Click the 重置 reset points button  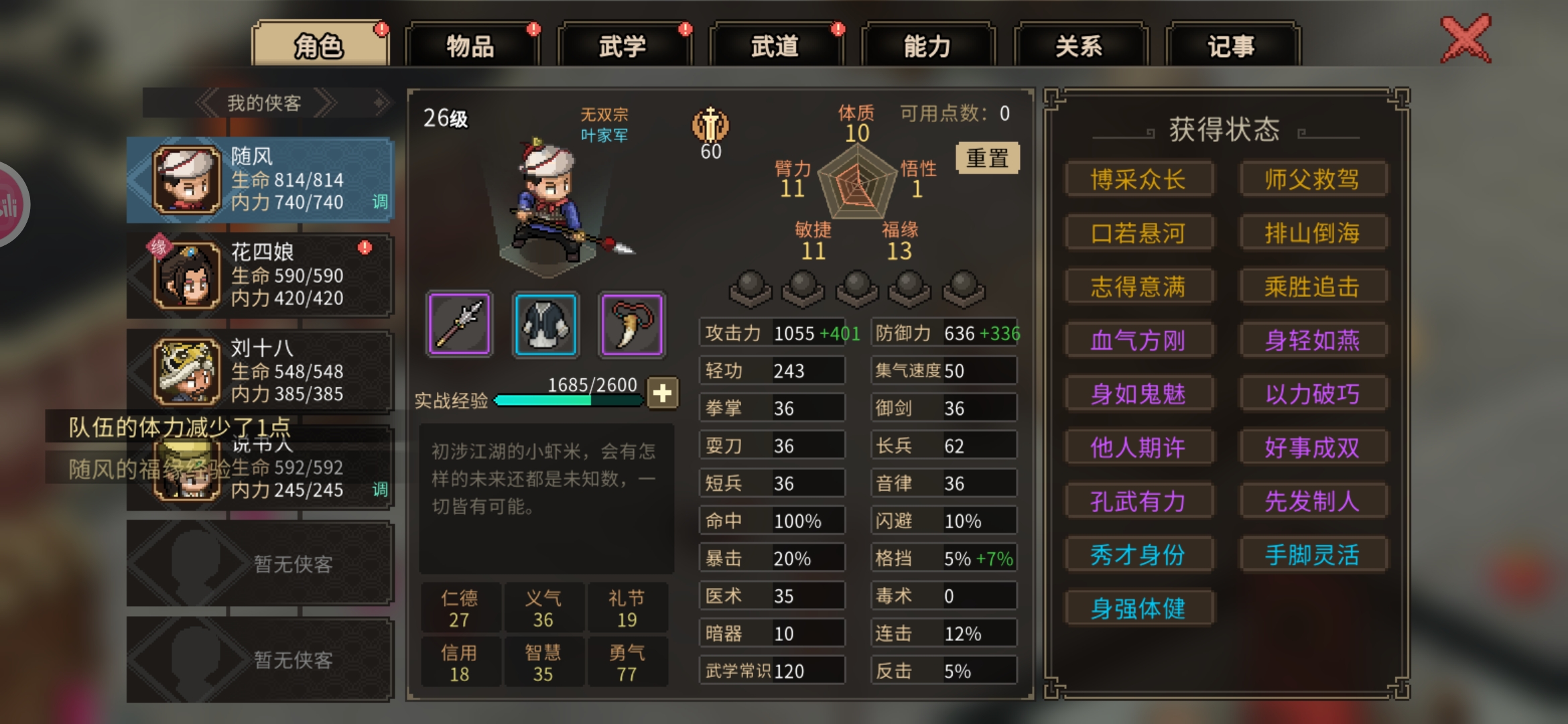[987, 158]
